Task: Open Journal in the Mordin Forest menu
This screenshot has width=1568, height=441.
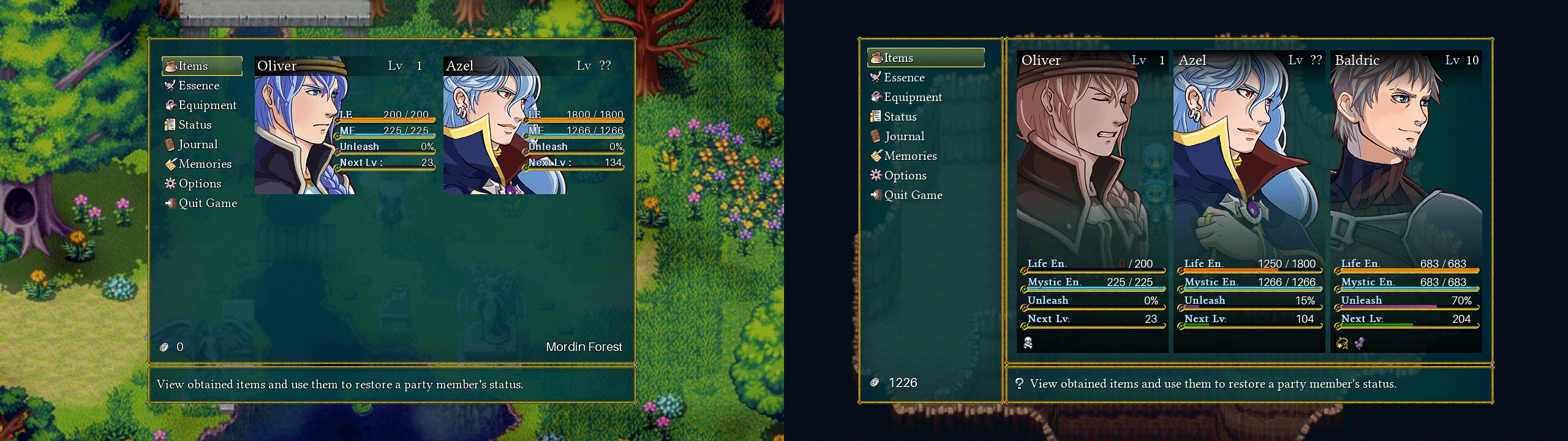Action: click(198, 145)
